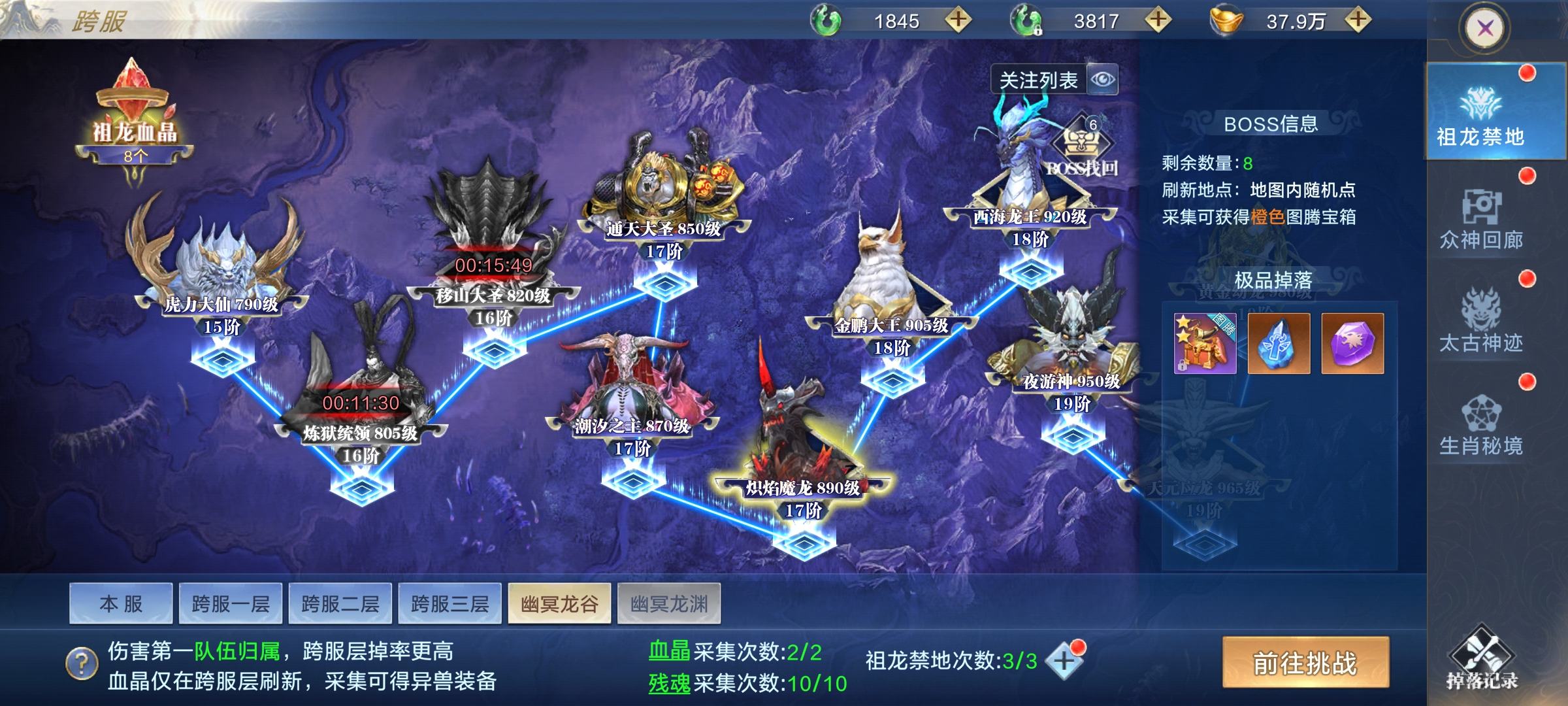This screenshot has width=1568, height=706.
Task: Open the 跨服二层 tab
Action: pos(340,603)
